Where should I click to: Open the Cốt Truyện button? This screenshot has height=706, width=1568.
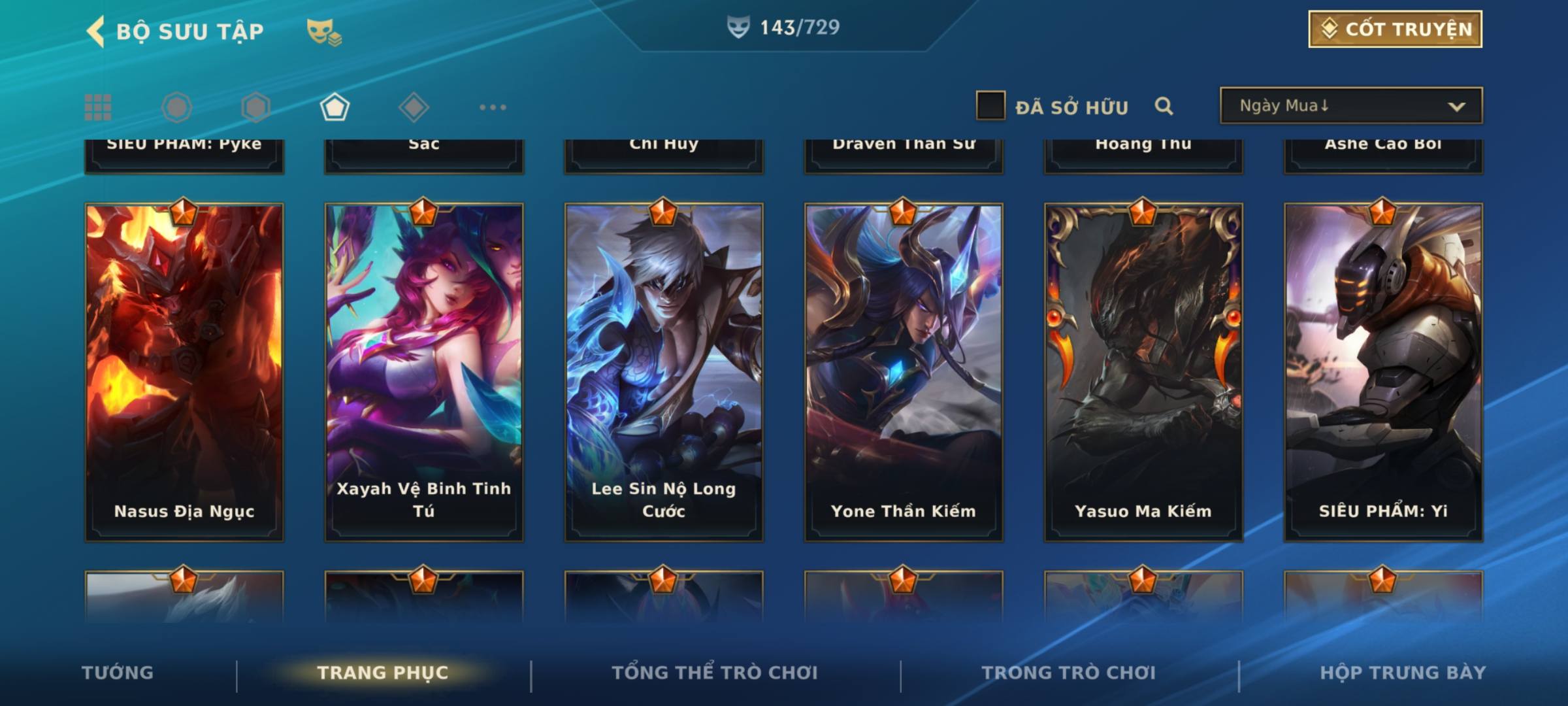pyautogui.click(x=1395, y=29)
